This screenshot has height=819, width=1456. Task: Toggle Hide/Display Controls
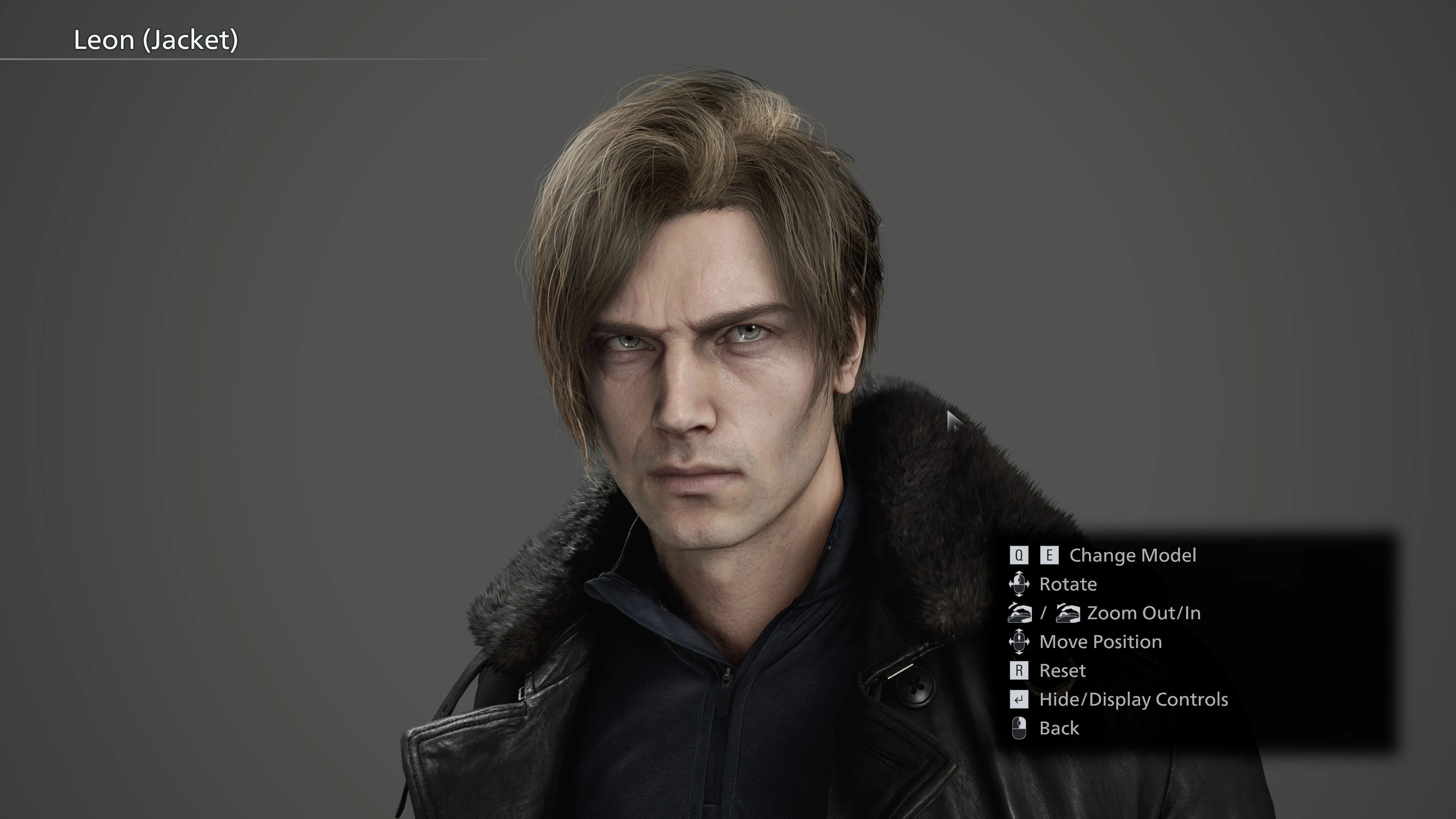pos(1133,699)
